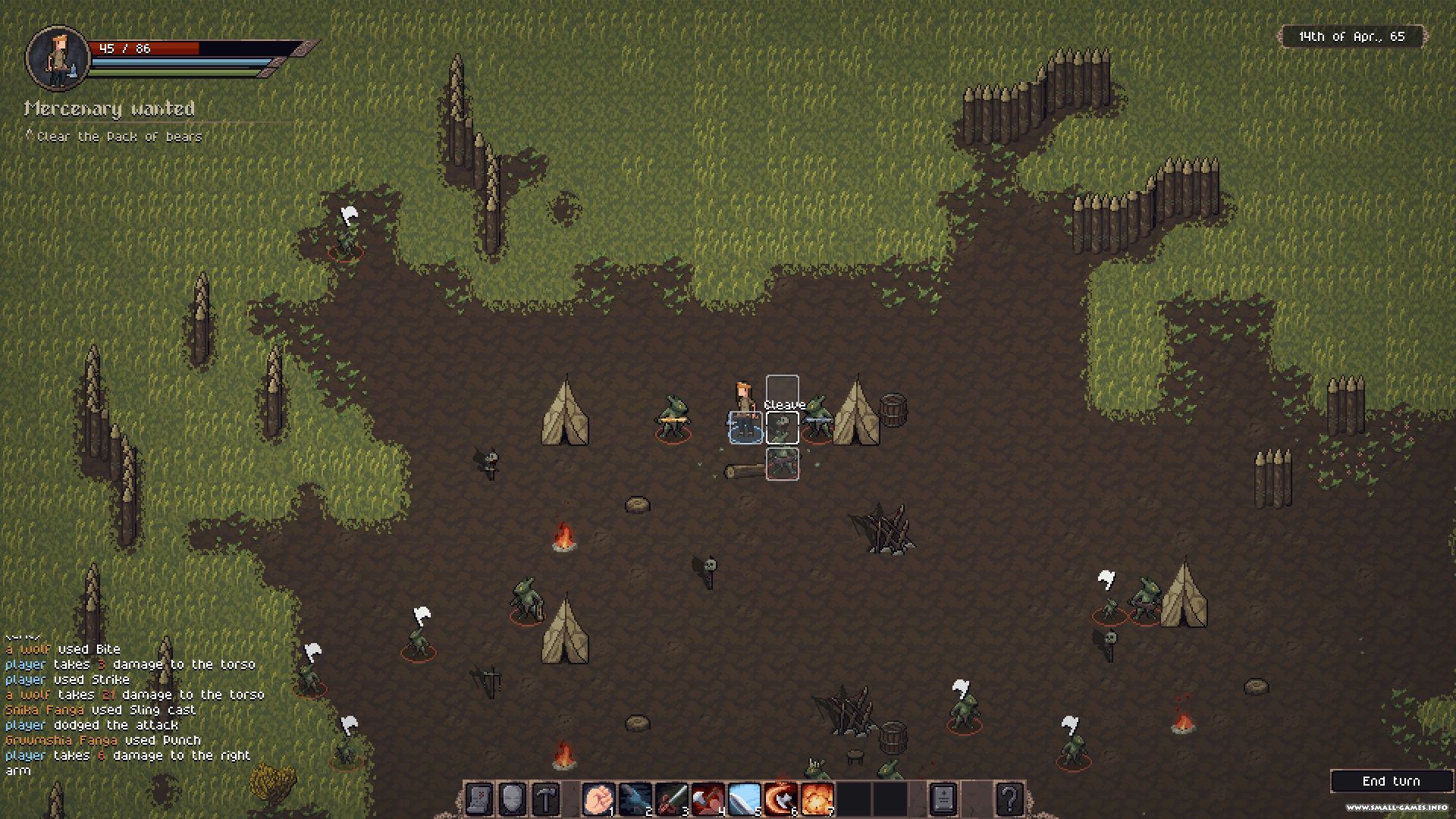The height and width of the screenshot is (819, 1456).
Task: Activate the axe chop ability in slot 4
Action: coord(708,799)
